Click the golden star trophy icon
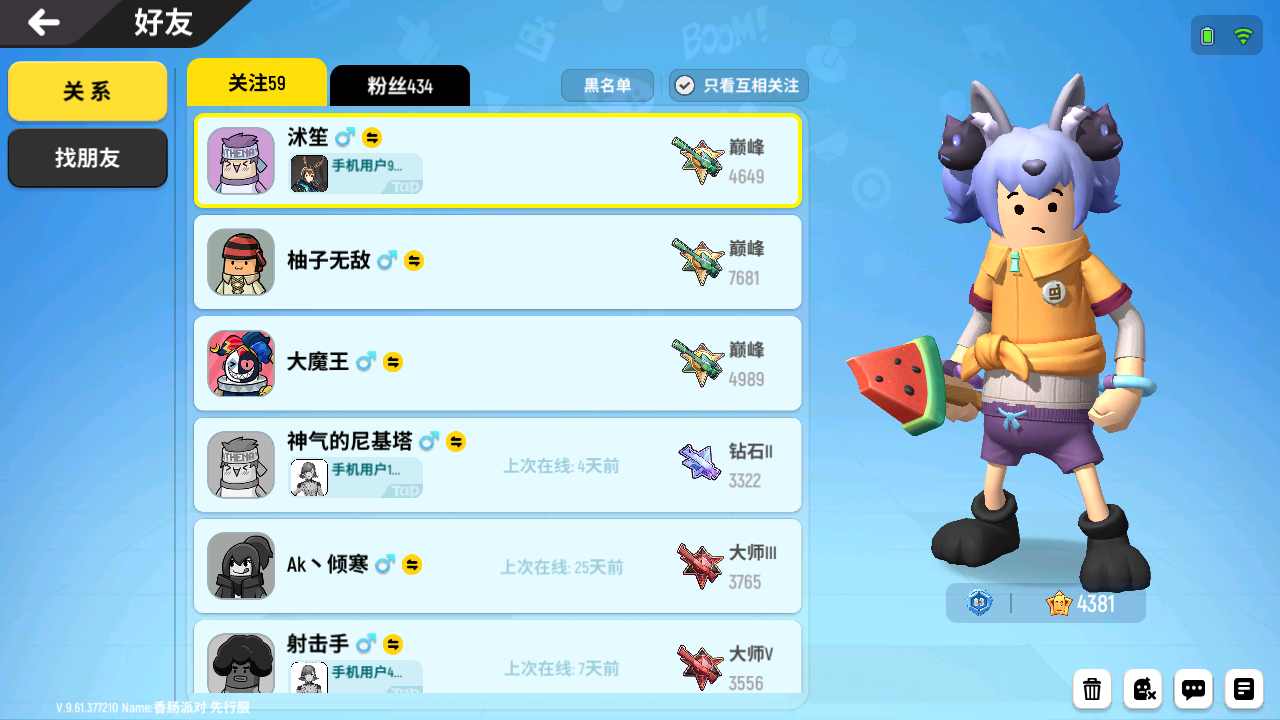The width and height of the screenshot is (1280, 720). [1057, 603]
